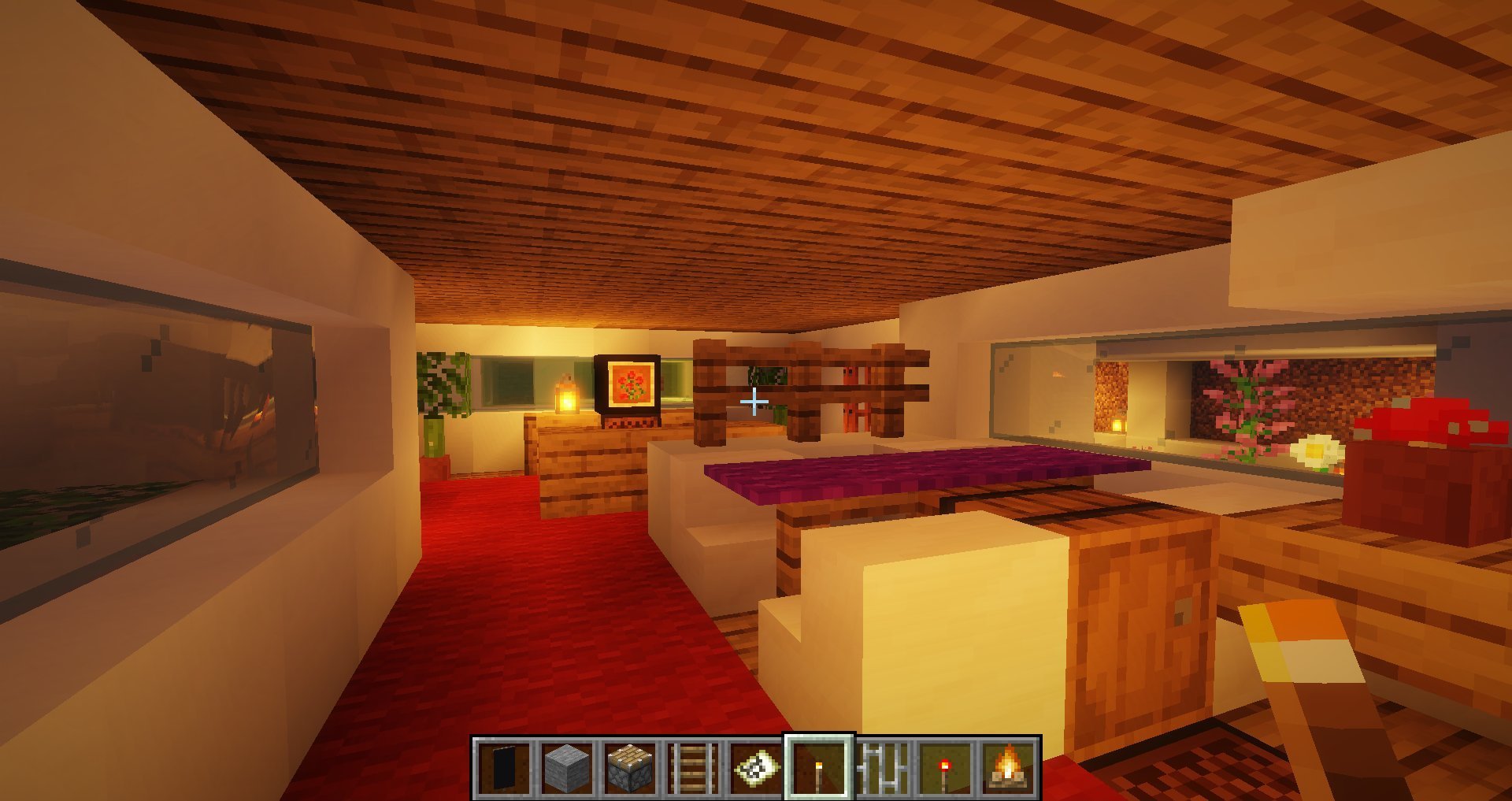Select the black banner hotbar slot
1512x801 pixels.
(x=503, y=768)
